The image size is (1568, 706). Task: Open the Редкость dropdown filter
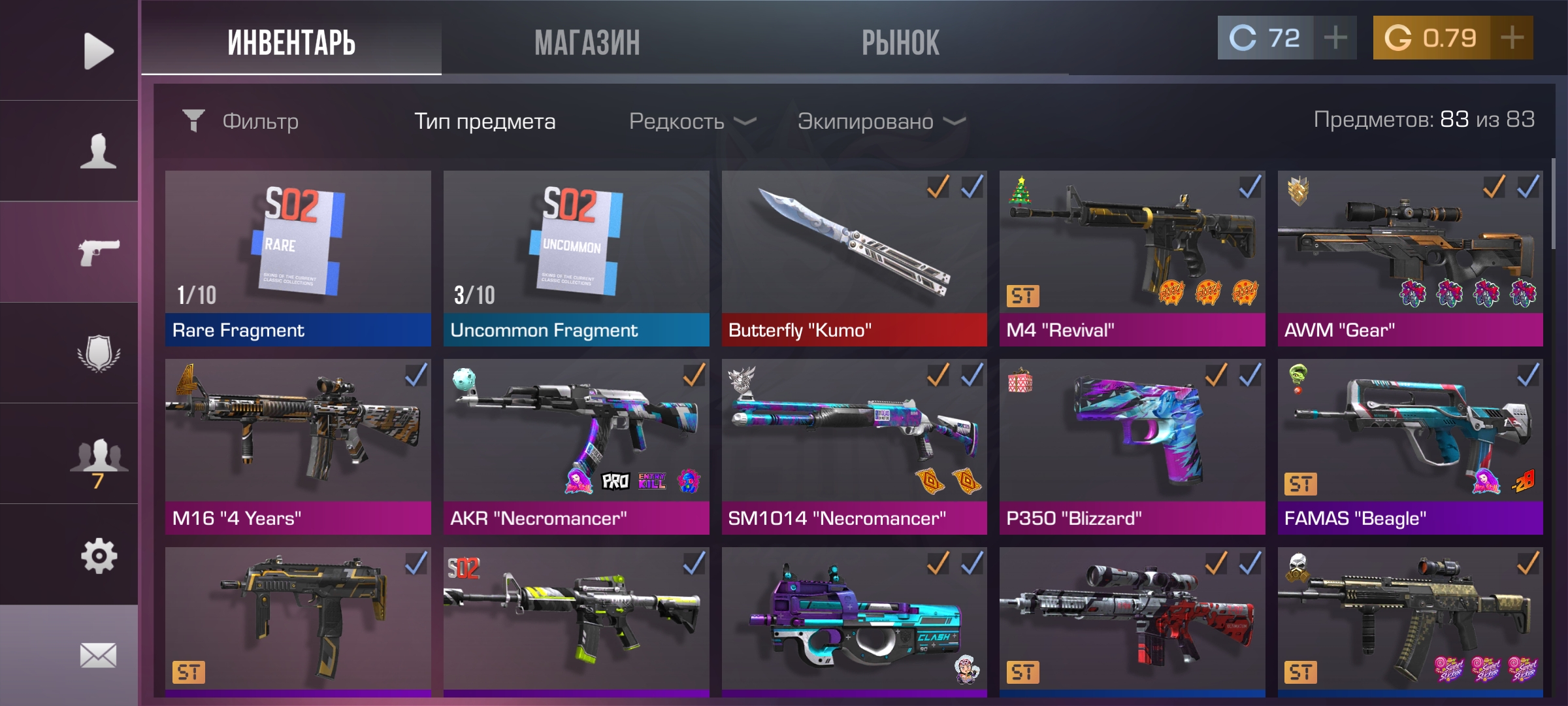693,122
